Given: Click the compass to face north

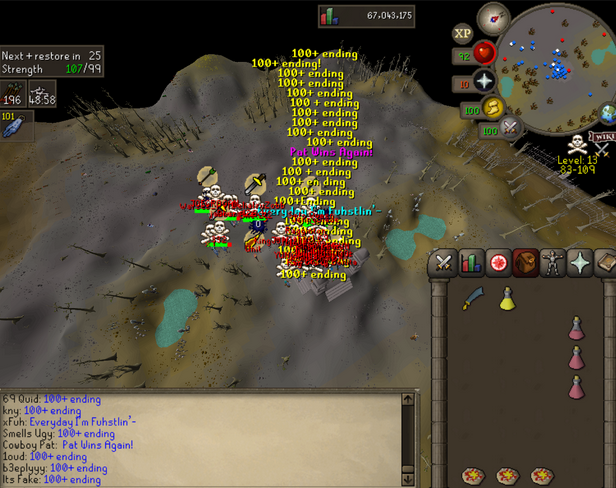Looking at the screenshot, I should tap(493, 18).
